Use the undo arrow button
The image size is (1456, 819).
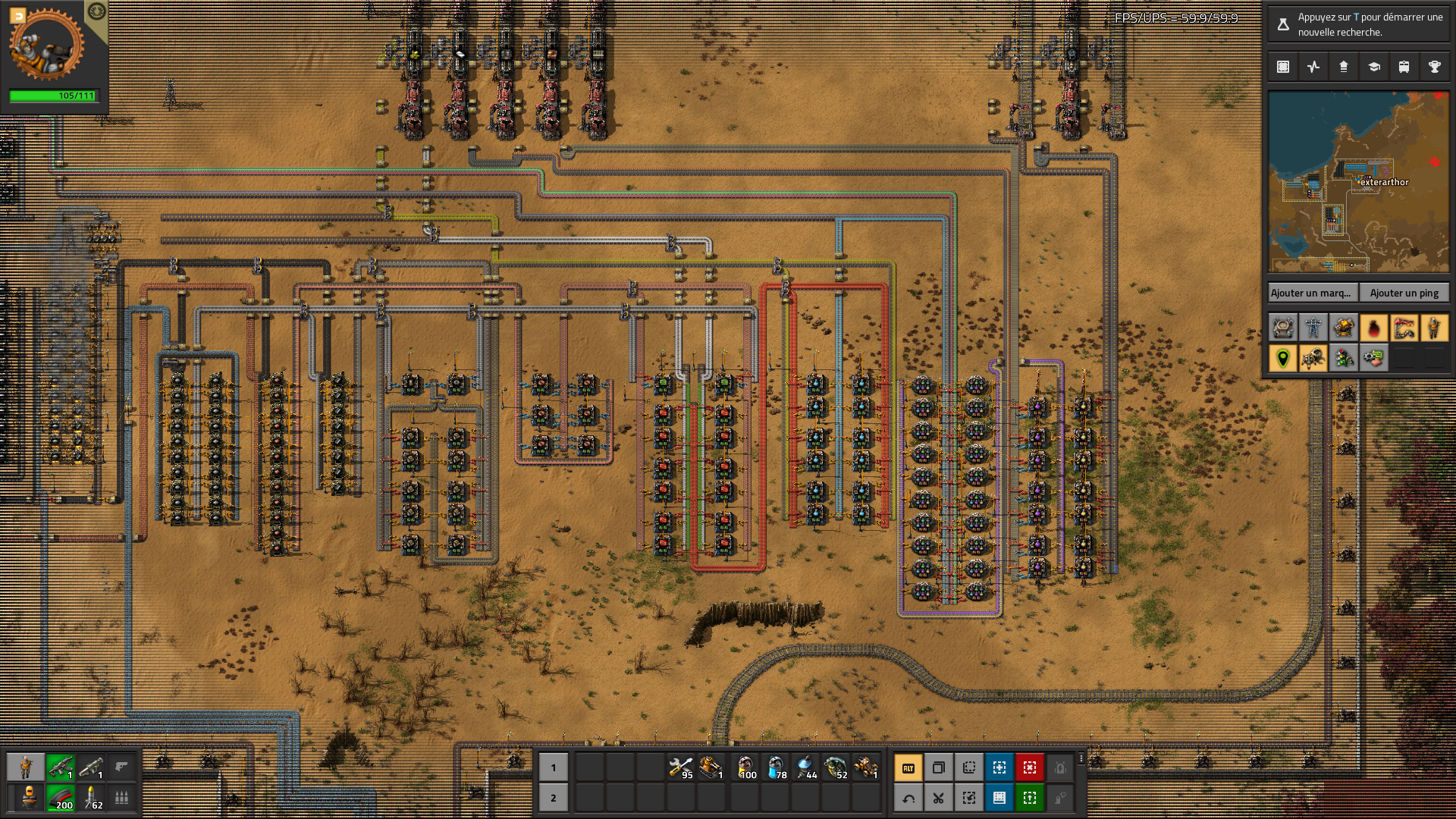(908, 798)
